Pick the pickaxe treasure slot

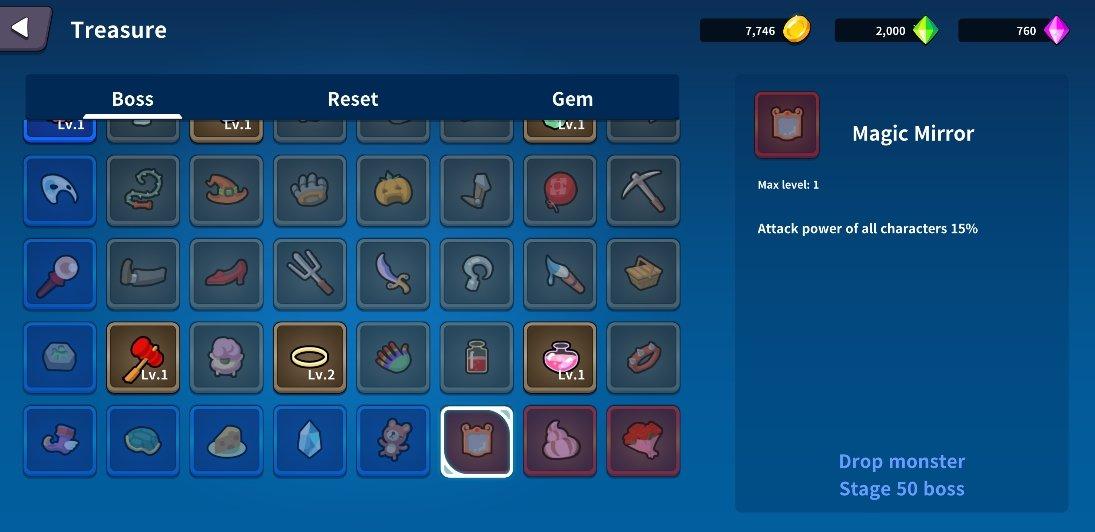coord(643,191)
